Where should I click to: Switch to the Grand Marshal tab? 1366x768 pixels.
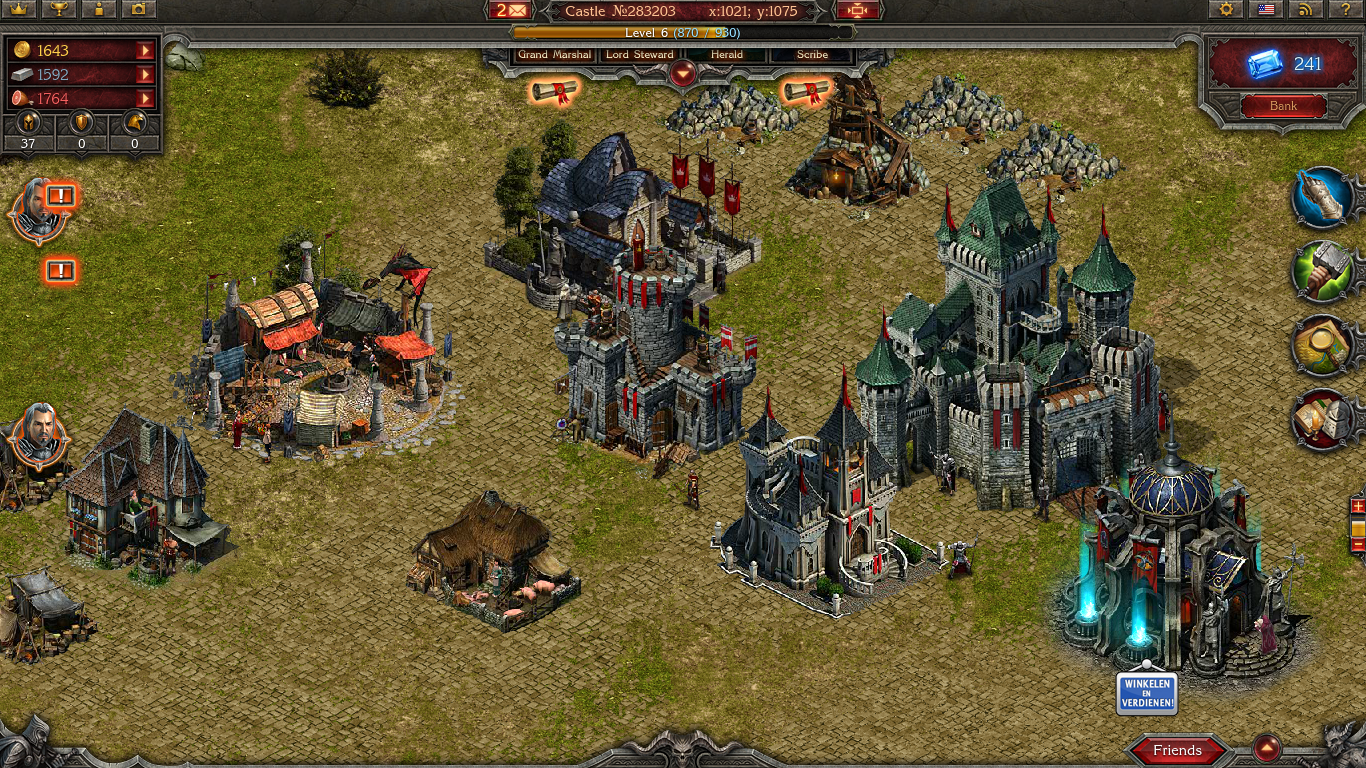point(553,55)
